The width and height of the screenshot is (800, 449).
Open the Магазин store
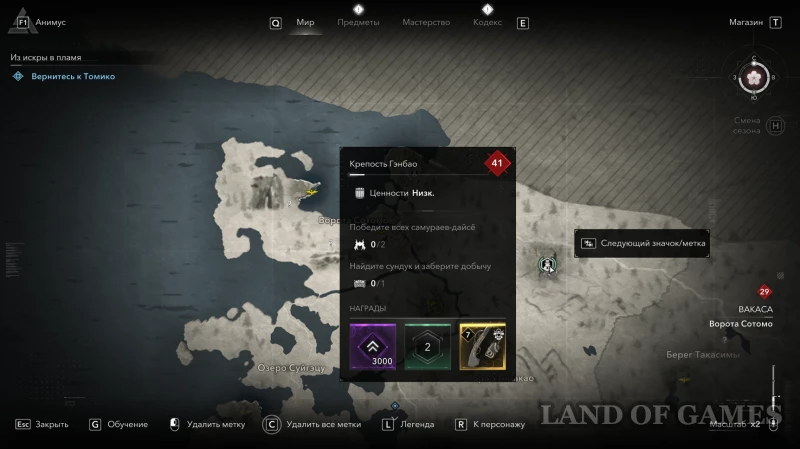[x=746, y=22]
